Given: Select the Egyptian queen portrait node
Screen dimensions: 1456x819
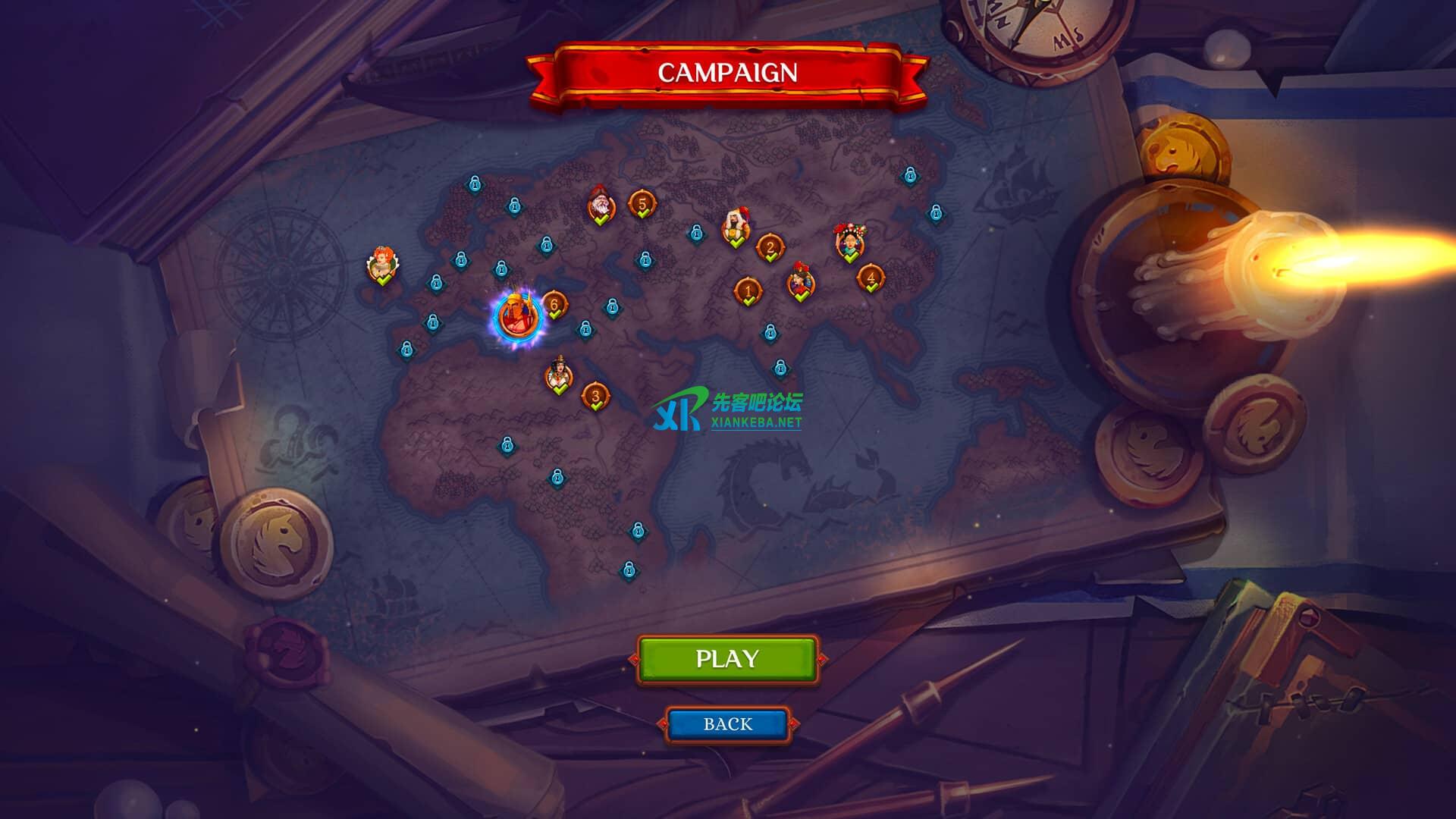Looking at the screenshot, I should click(x=559, y=375).
